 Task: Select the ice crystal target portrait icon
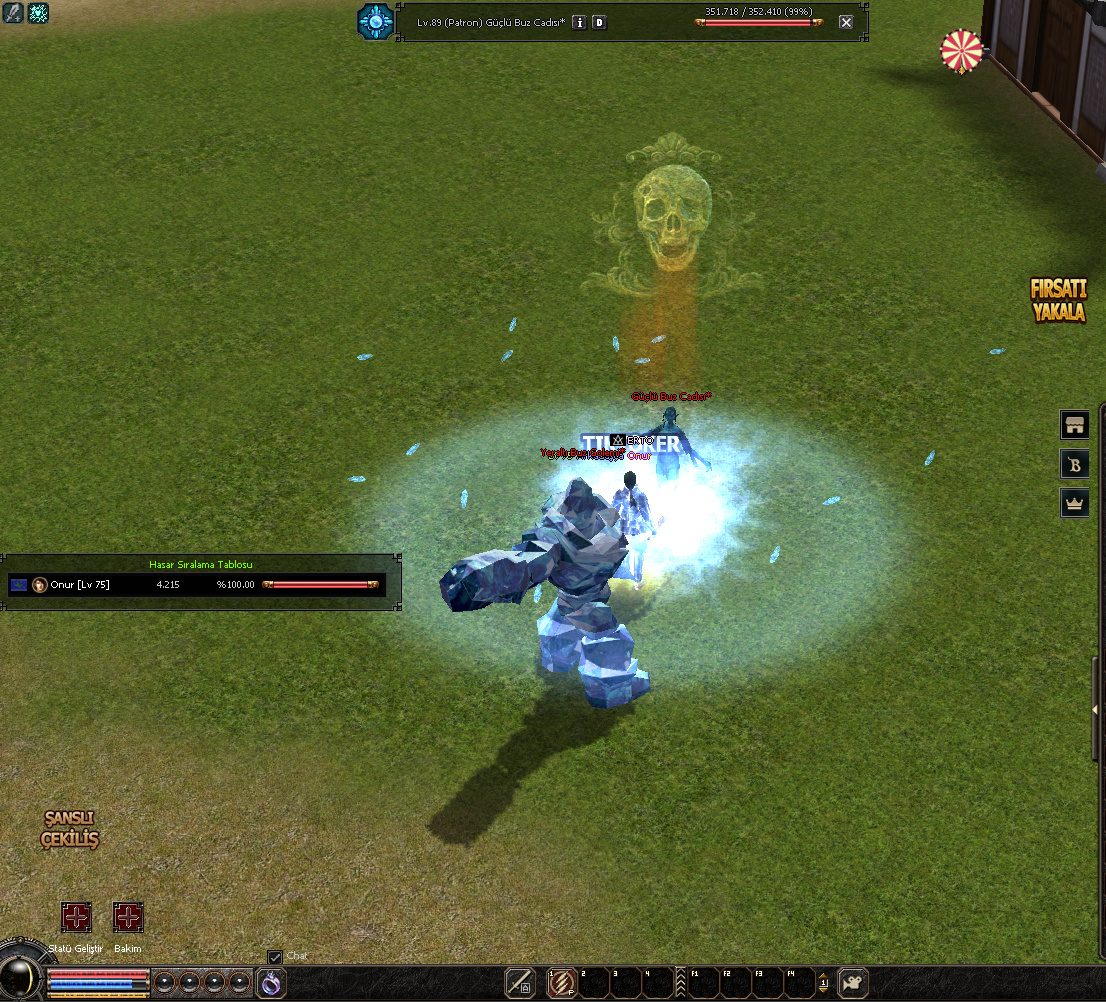click(x=376, y=21)
